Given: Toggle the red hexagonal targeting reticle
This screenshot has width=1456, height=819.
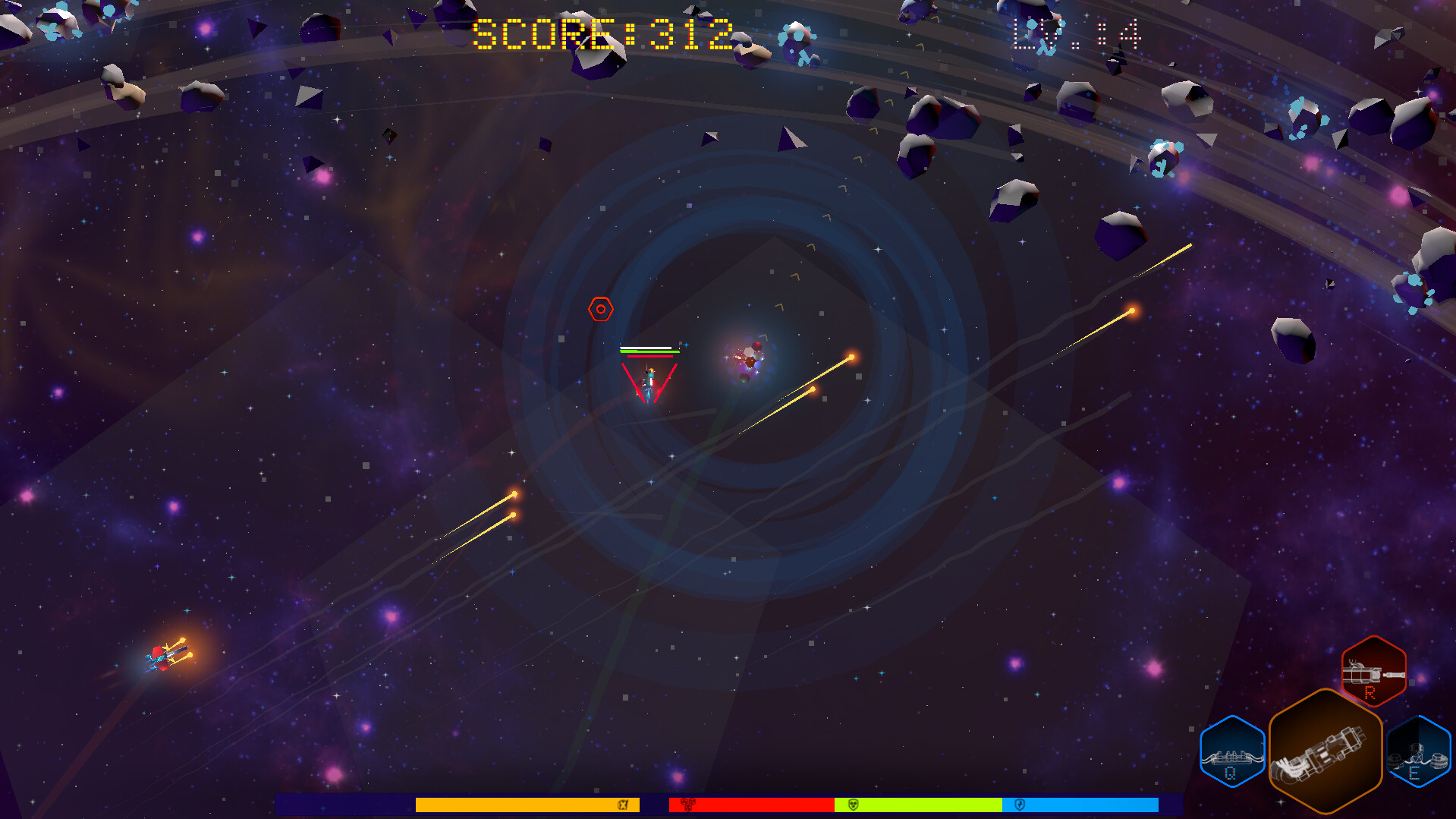Looking at the screenshot, I should [599, 309].
